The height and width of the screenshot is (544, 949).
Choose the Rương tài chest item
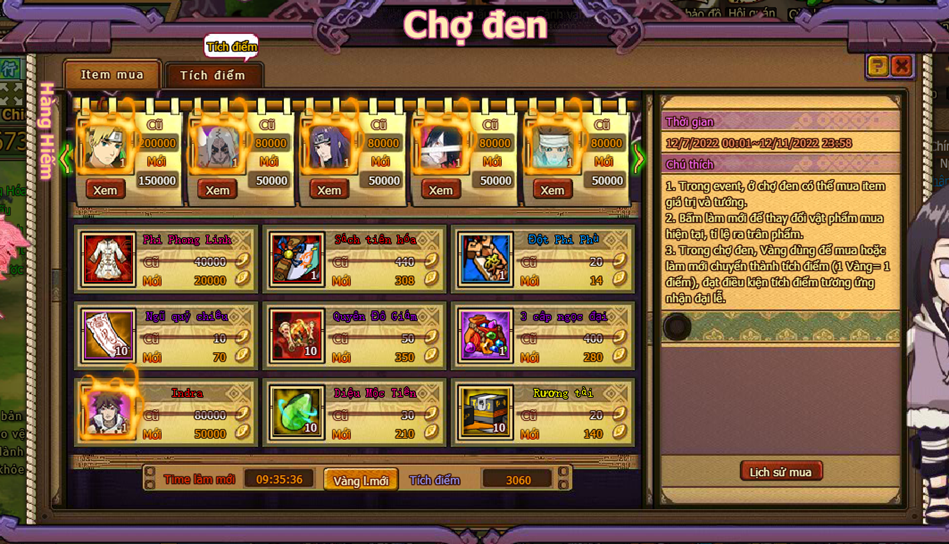pyautogui.click(x=485, y=412)
